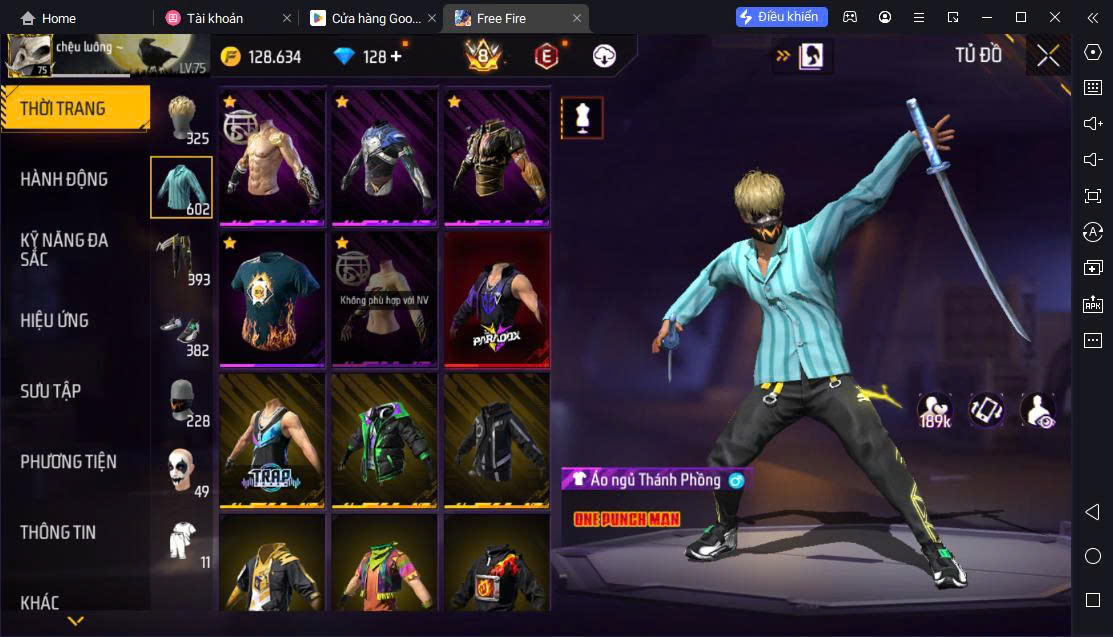
Task: Choose the TRAP tank top
Action: click(x=272, y=439)
